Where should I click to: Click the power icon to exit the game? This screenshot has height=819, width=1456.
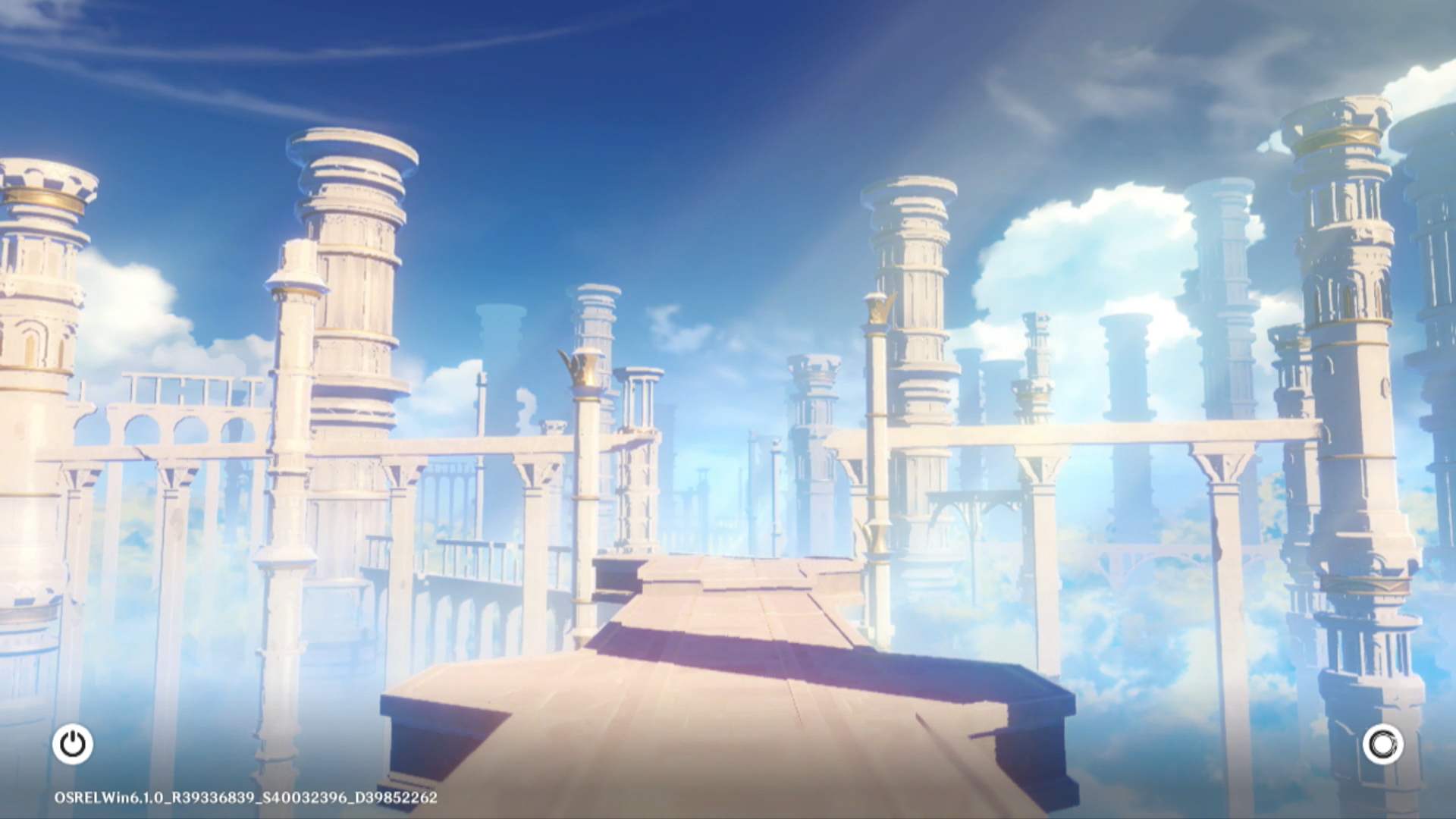tap(73, 744)
